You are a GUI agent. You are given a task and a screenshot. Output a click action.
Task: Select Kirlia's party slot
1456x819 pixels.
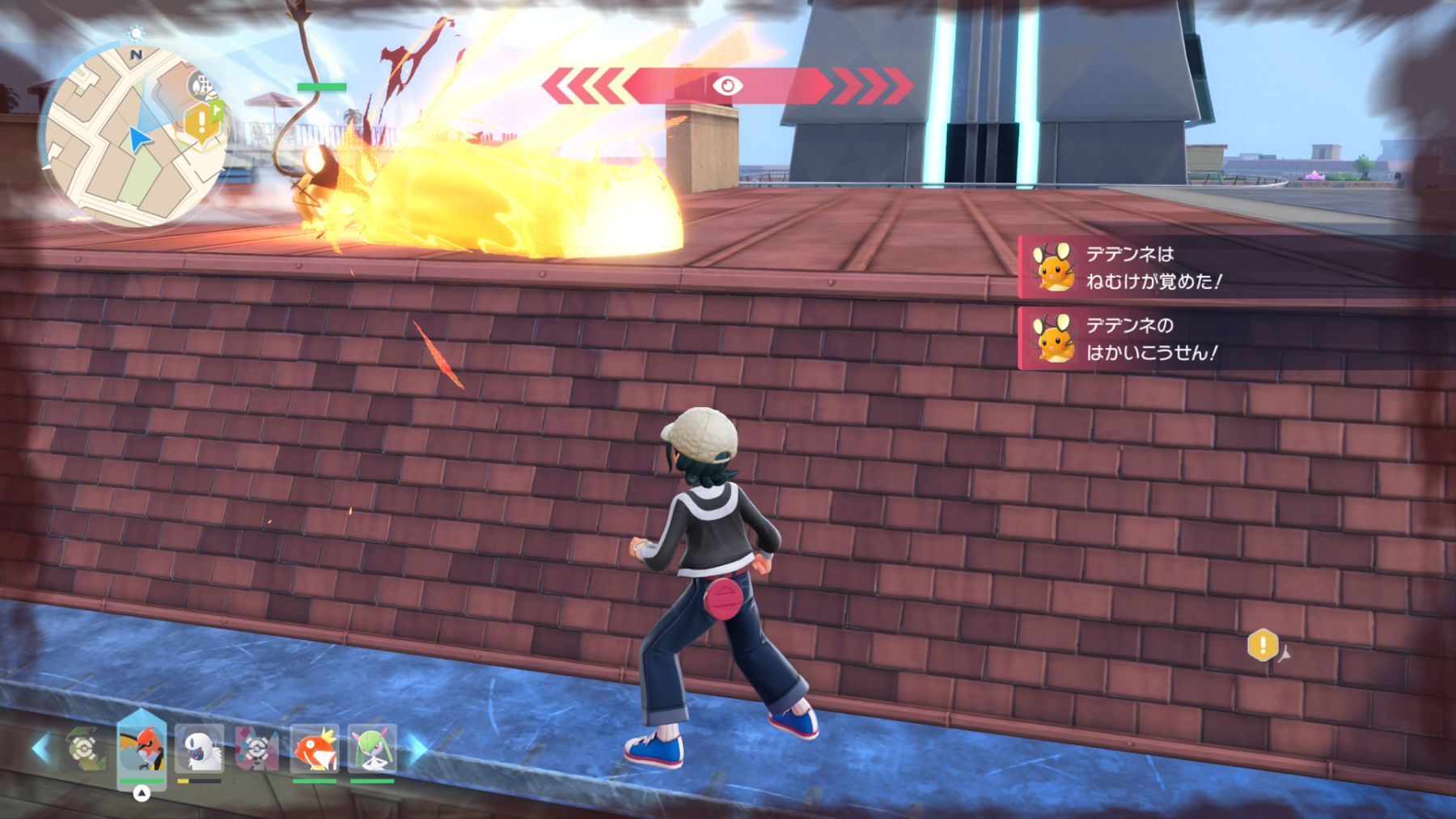[x=372, y=749]
